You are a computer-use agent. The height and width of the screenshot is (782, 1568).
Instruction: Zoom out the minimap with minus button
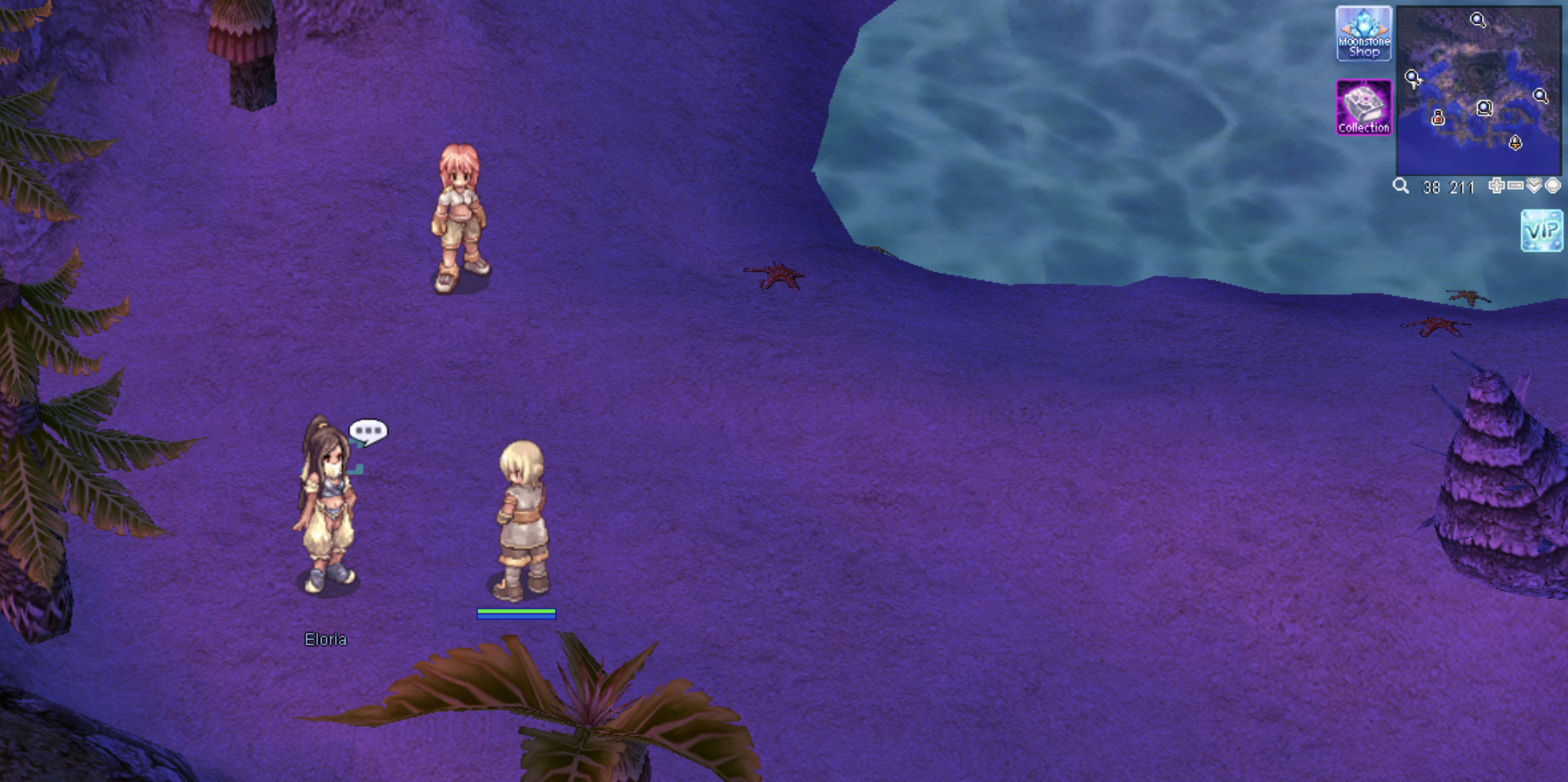coord(1516,186)
